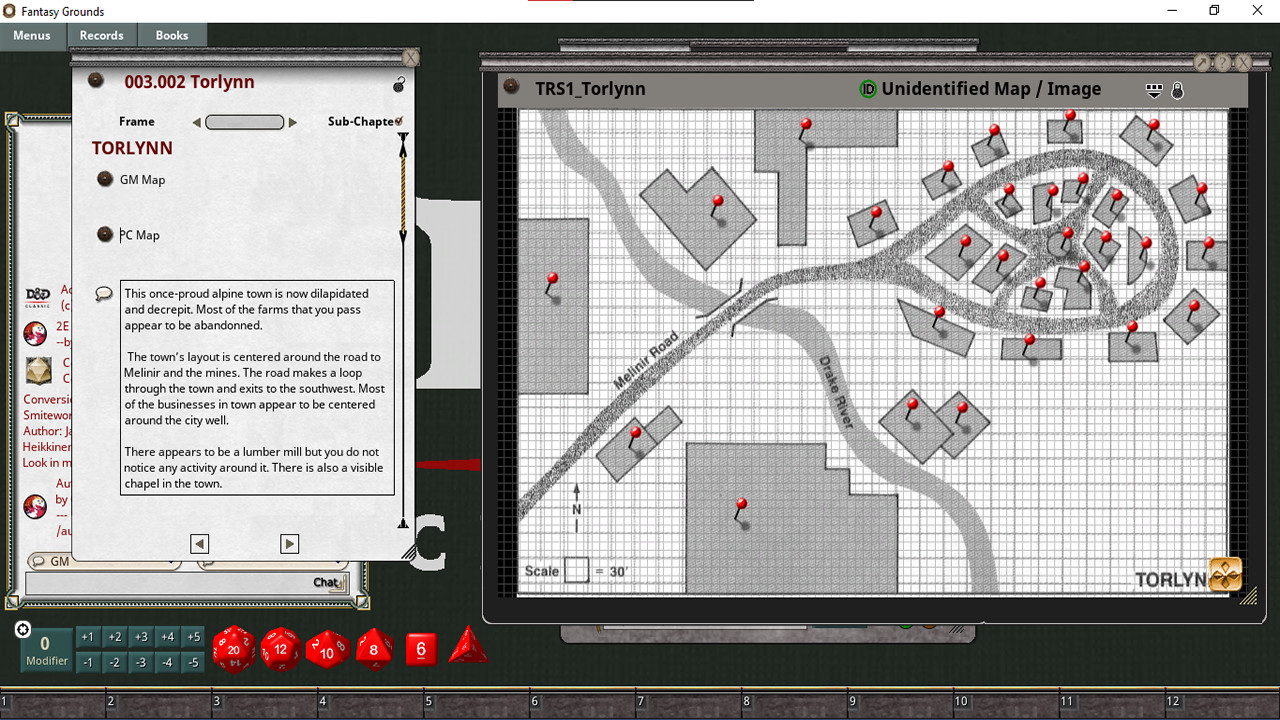This screenshot has height=720, width=1280.
Task: Click the Chat button to send a message
Action: tap(324, 581)
